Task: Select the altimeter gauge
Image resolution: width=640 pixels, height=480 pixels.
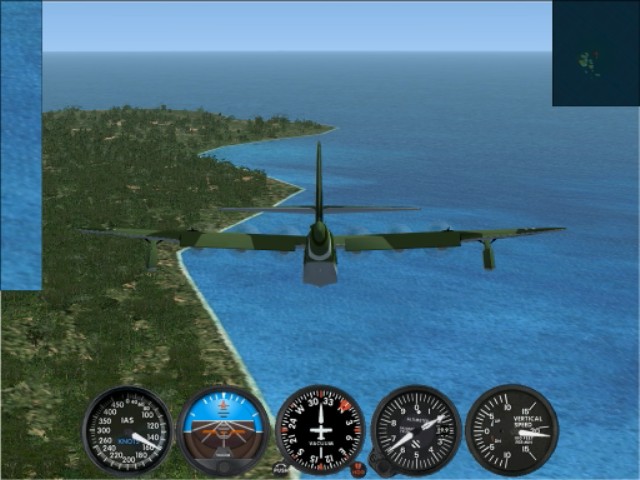Action: [416, 430]
